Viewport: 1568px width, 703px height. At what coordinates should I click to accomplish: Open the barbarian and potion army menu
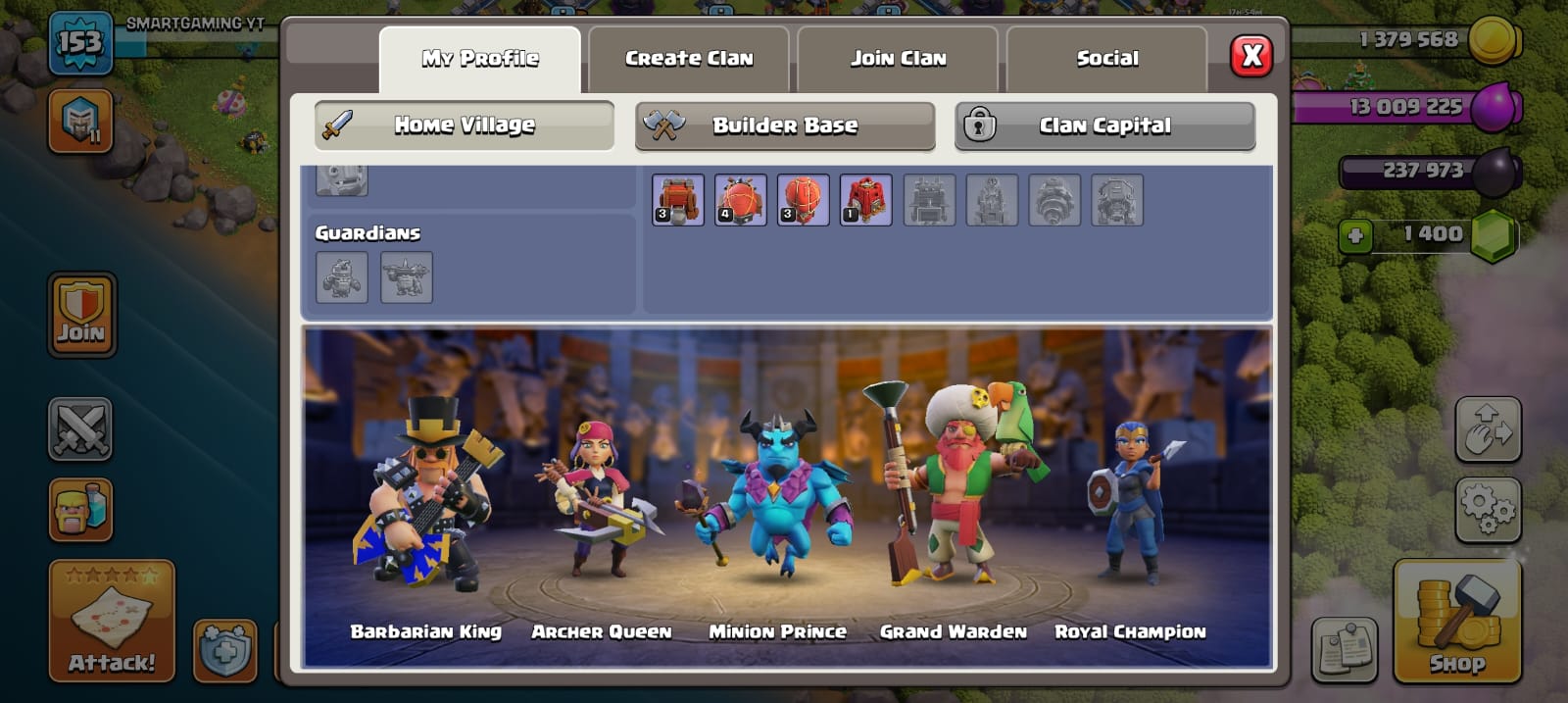pyautogui.click(x=80, y=510)
